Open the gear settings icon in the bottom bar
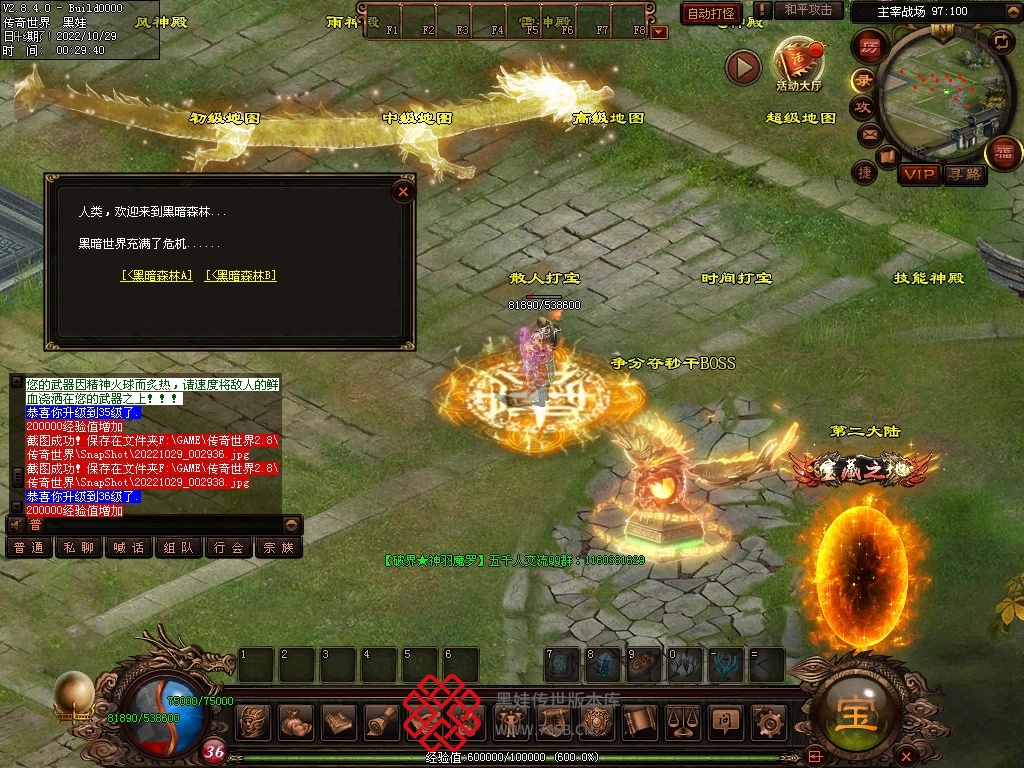The height and width of the screenshot is (768, 1024). [x=768, y=720]
